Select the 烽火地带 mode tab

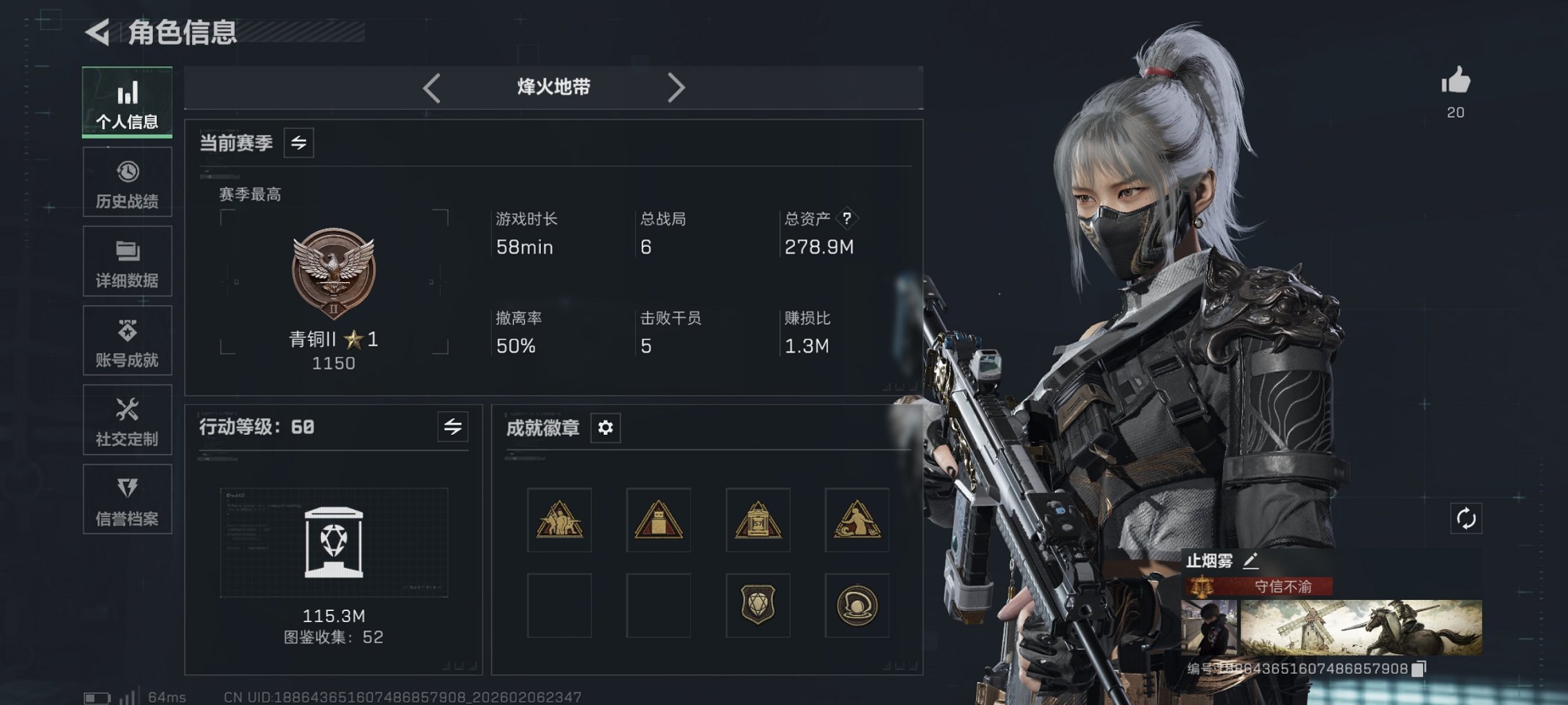pyautogui.click(x=553, y=87)
